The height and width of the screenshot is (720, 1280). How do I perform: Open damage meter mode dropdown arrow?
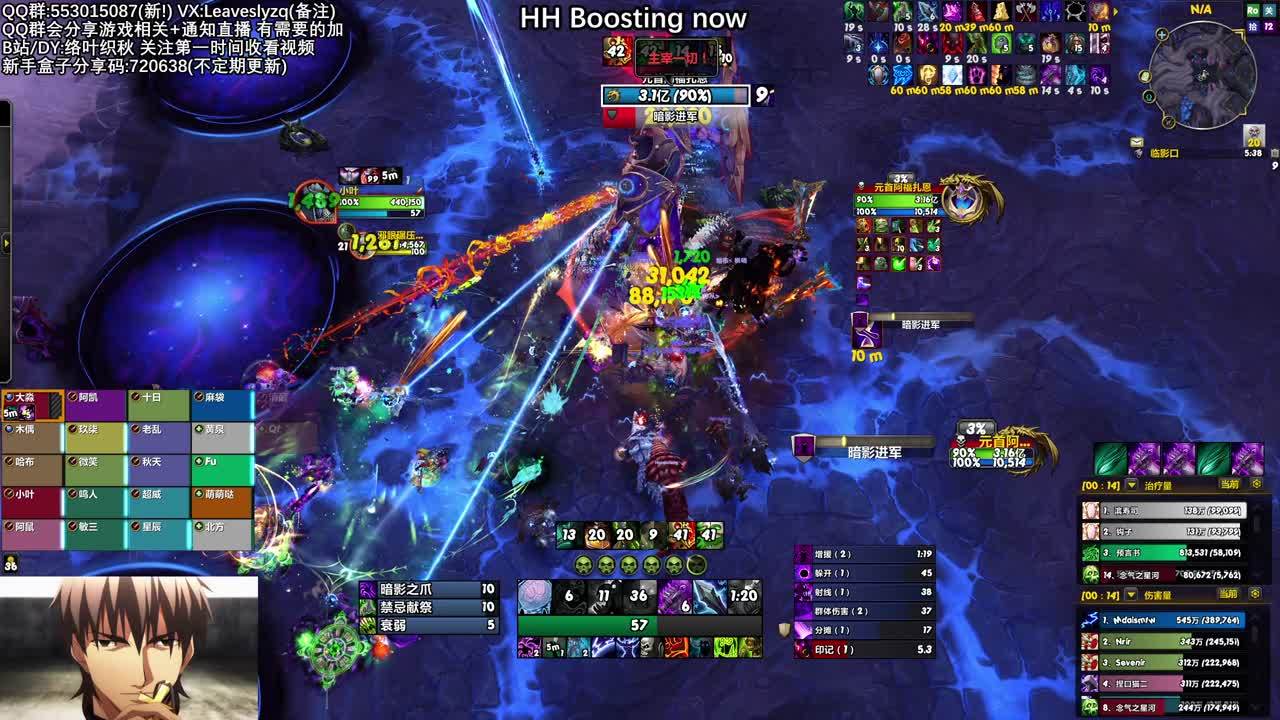pos(1132,595)
